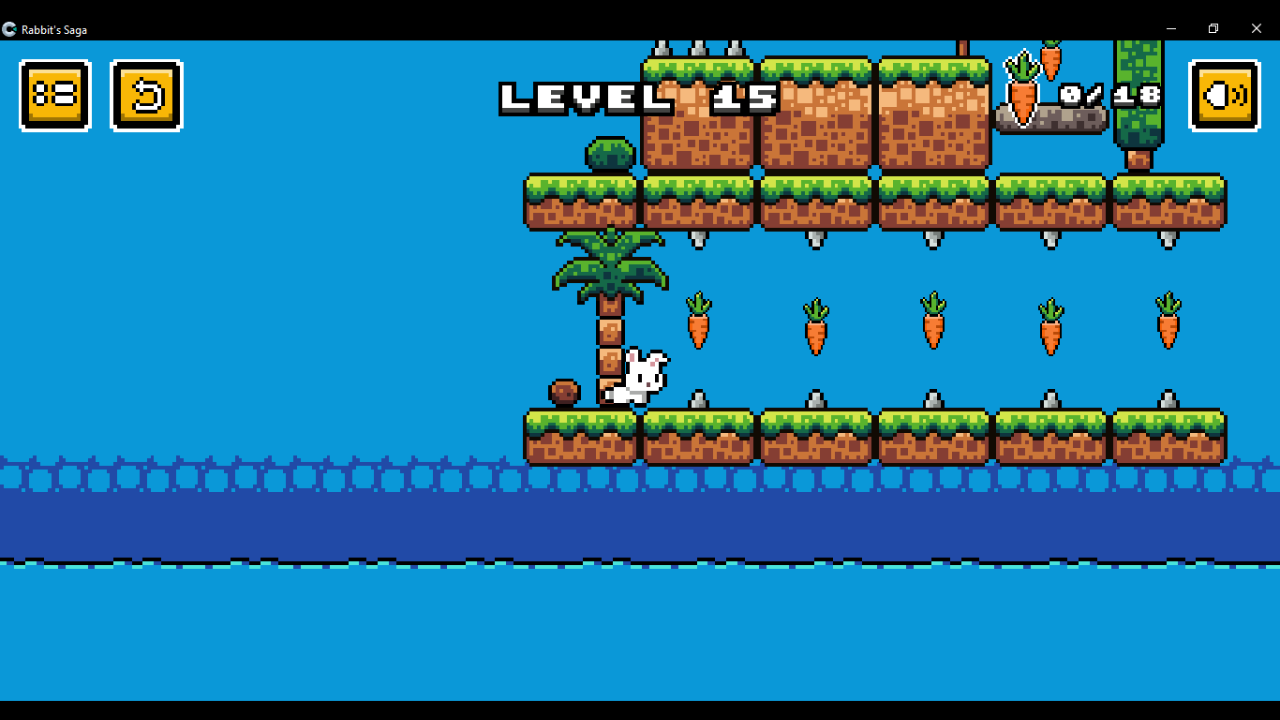Select the menu list button top left
The height and width of the screenshot is (720, 1280).
(55, 95)
